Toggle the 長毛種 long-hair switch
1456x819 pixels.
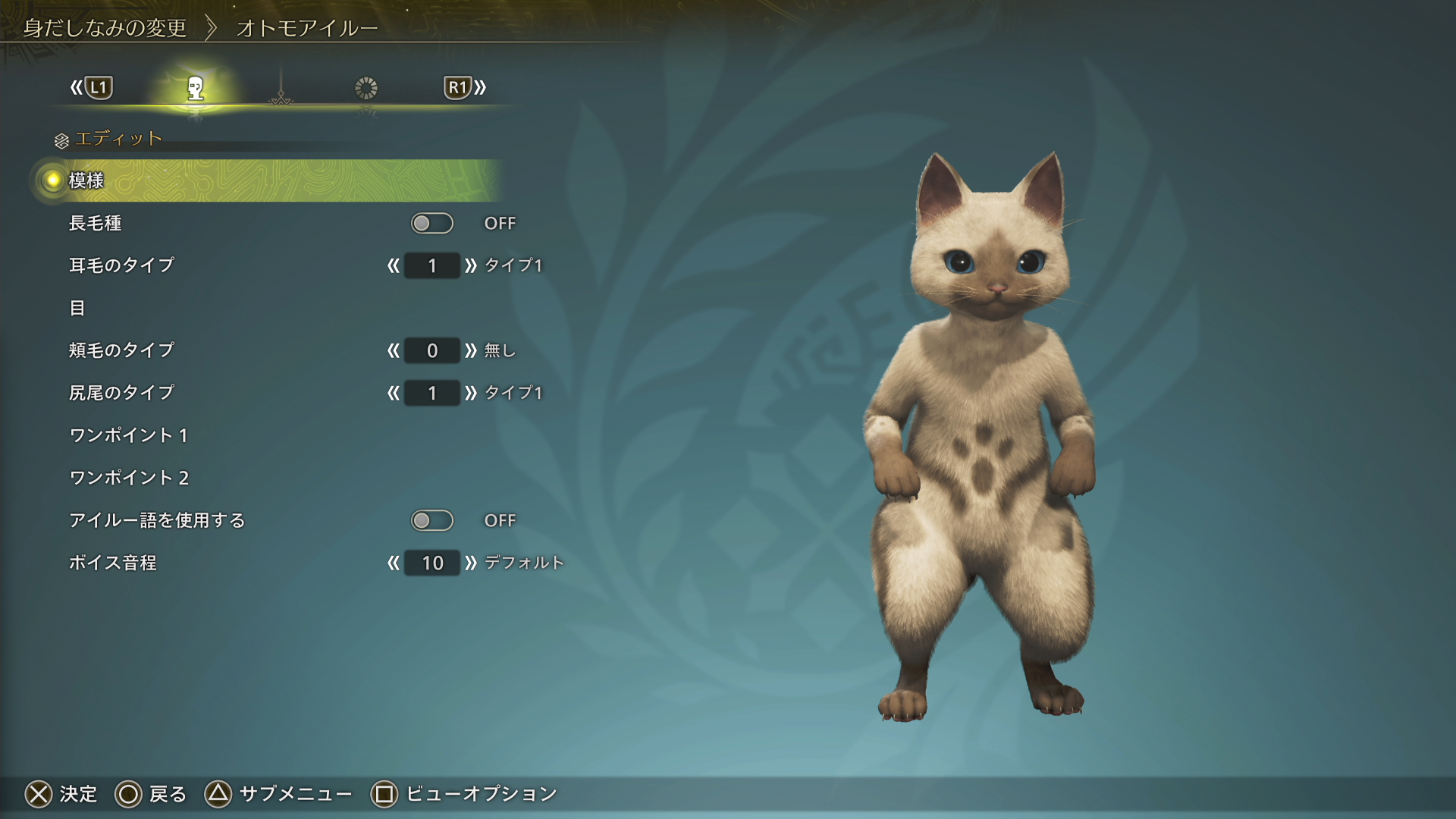431,223
